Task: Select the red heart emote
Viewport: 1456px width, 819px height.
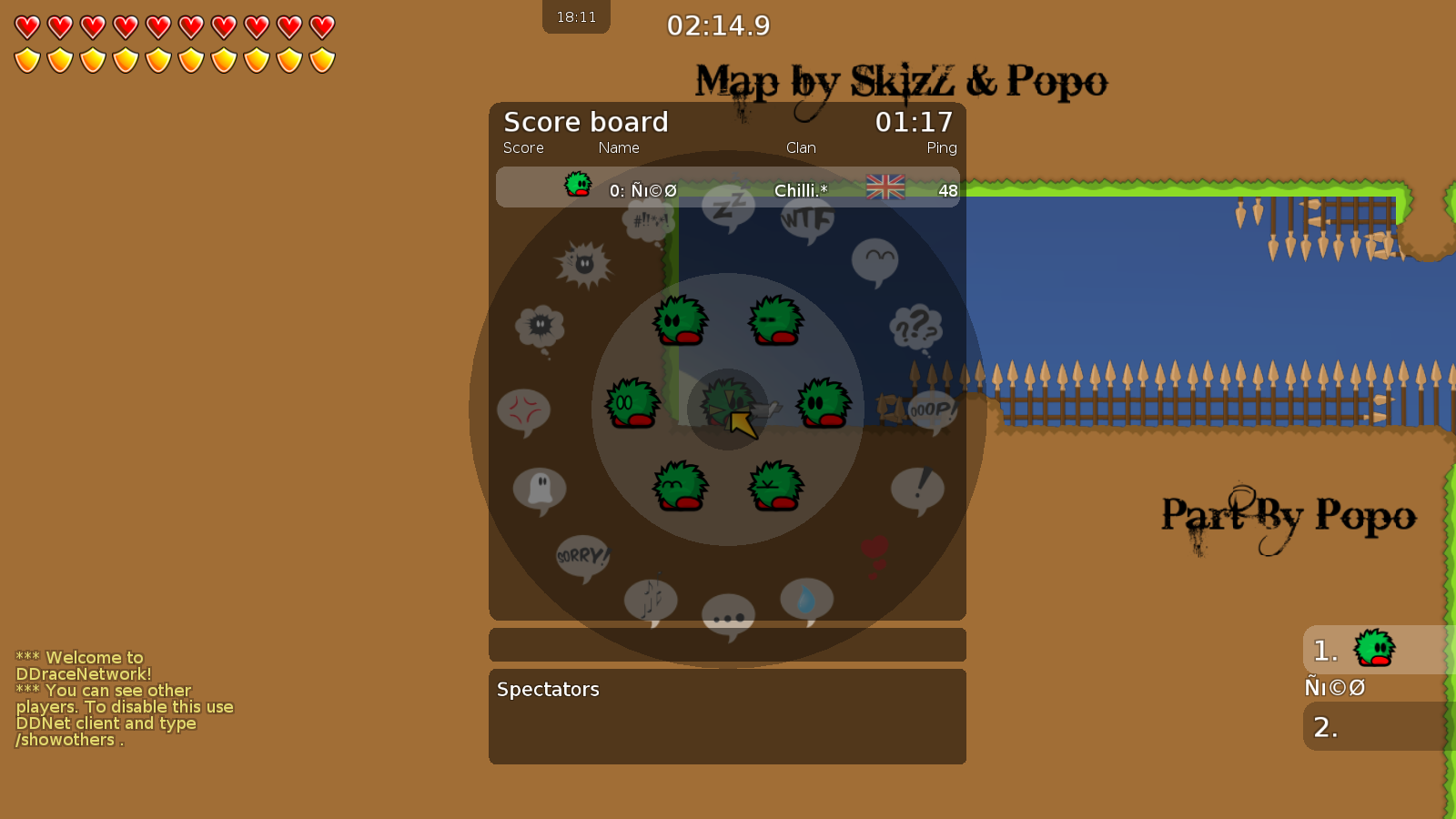Action: click(874, 548)
